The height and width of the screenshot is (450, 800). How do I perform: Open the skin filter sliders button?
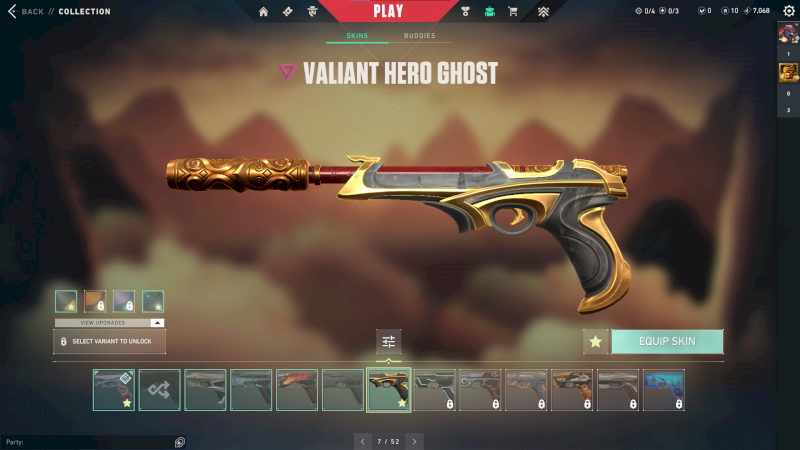tap(388, 342)
